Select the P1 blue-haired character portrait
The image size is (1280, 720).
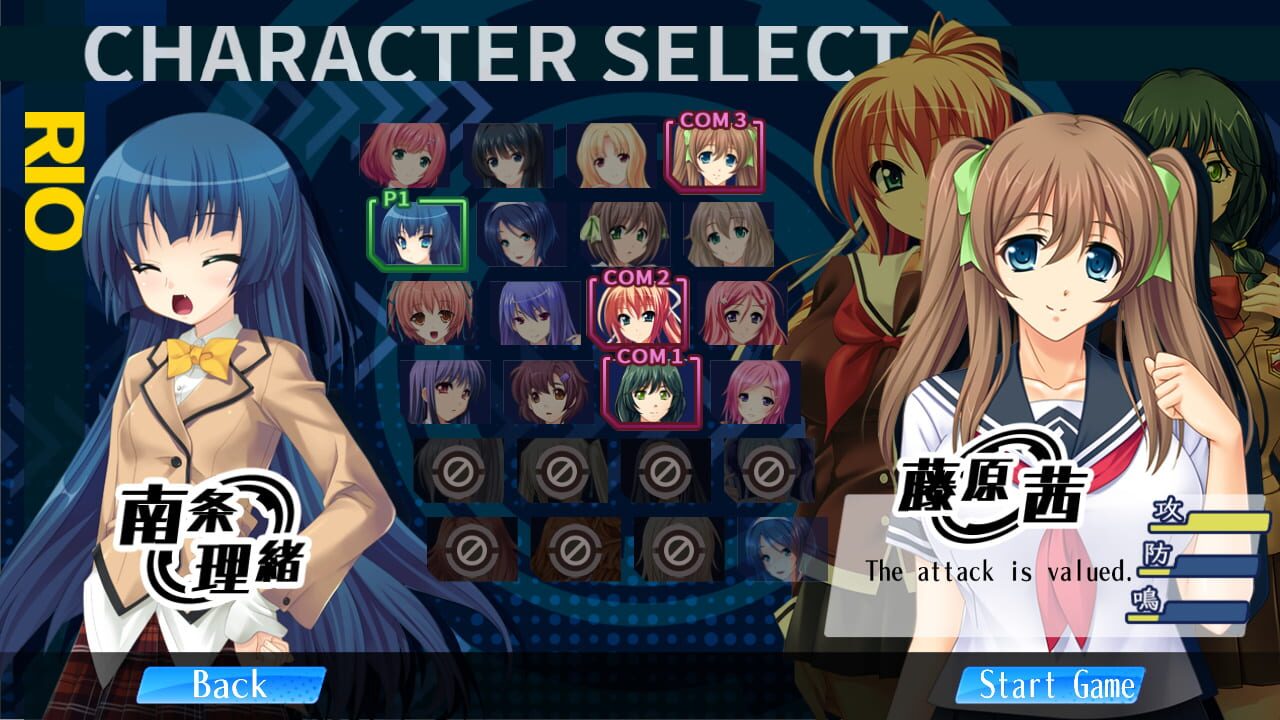pyautogui.click(x=415, y=237)
